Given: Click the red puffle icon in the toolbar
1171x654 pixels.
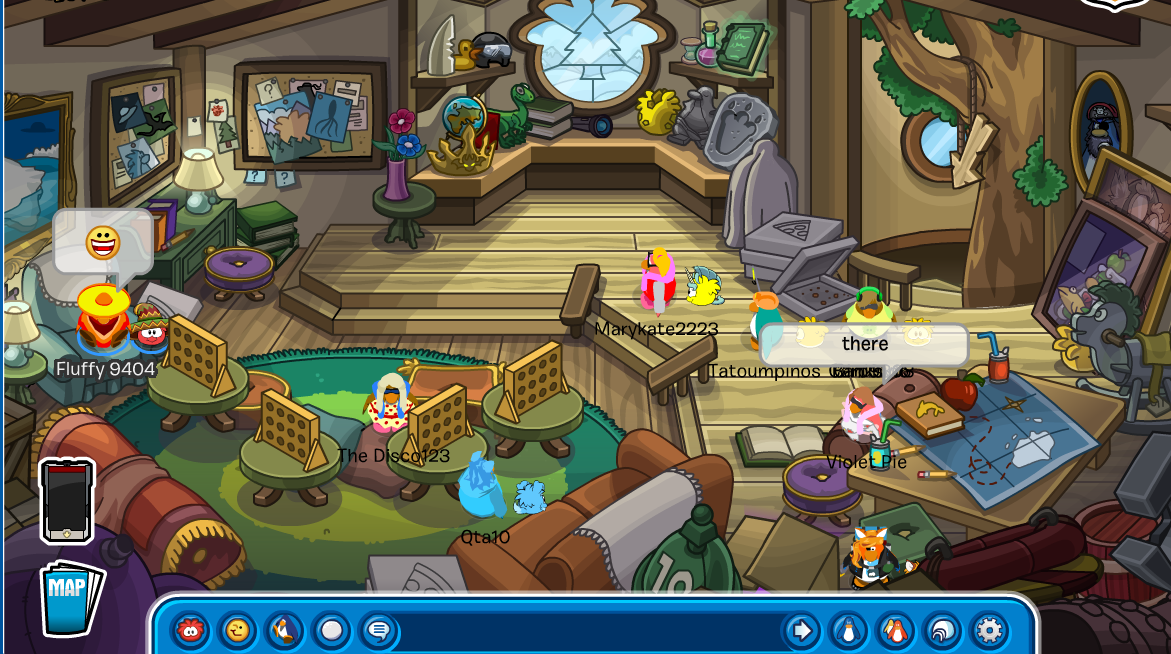Looking at the screenshot, I should [190, 630].
